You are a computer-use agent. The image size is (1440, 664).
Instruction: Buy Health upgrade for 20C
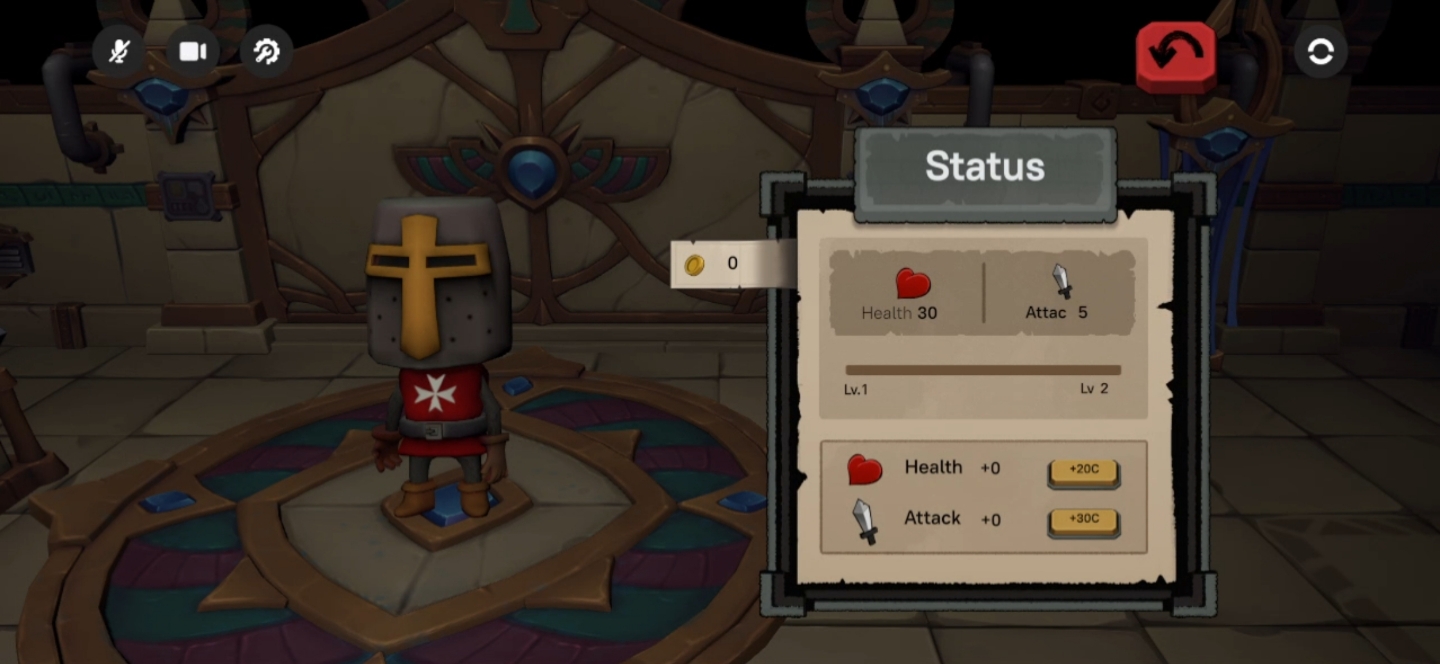tap(1083, 470)
